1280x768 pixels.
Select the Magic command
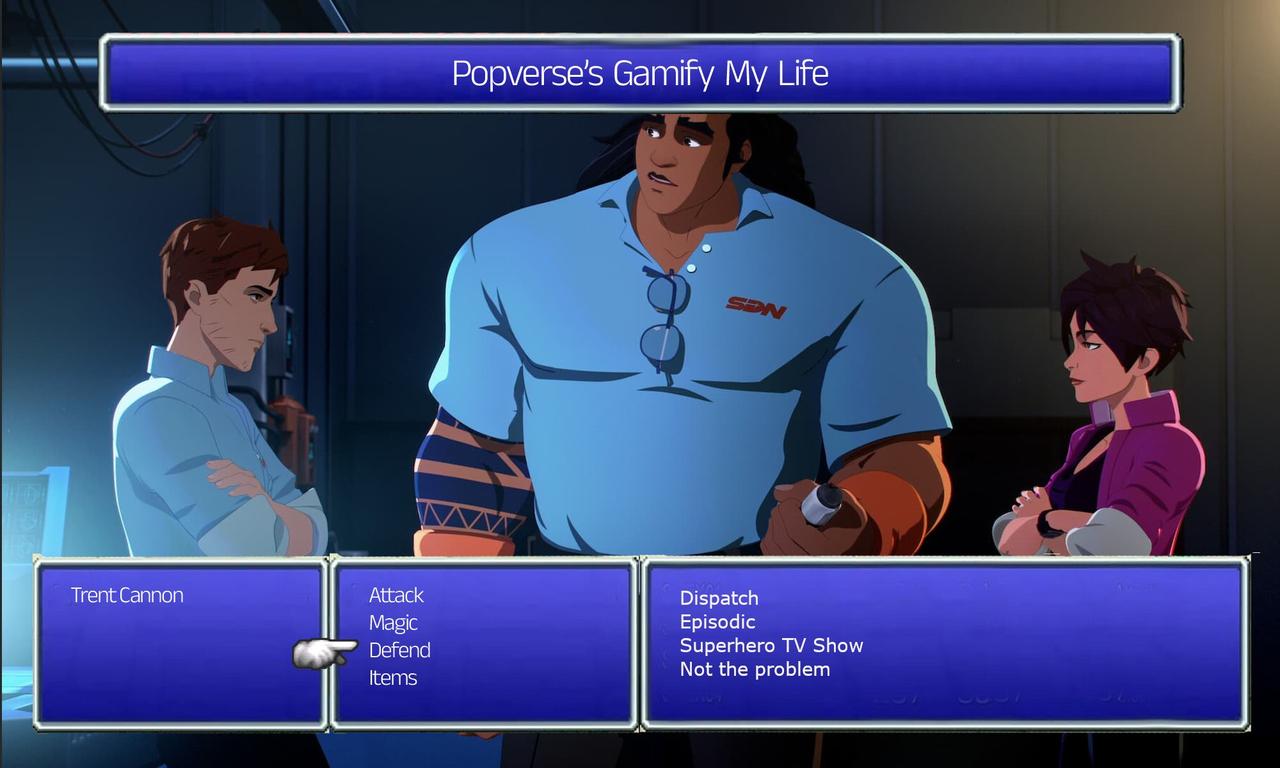click(x=391, y=622)
